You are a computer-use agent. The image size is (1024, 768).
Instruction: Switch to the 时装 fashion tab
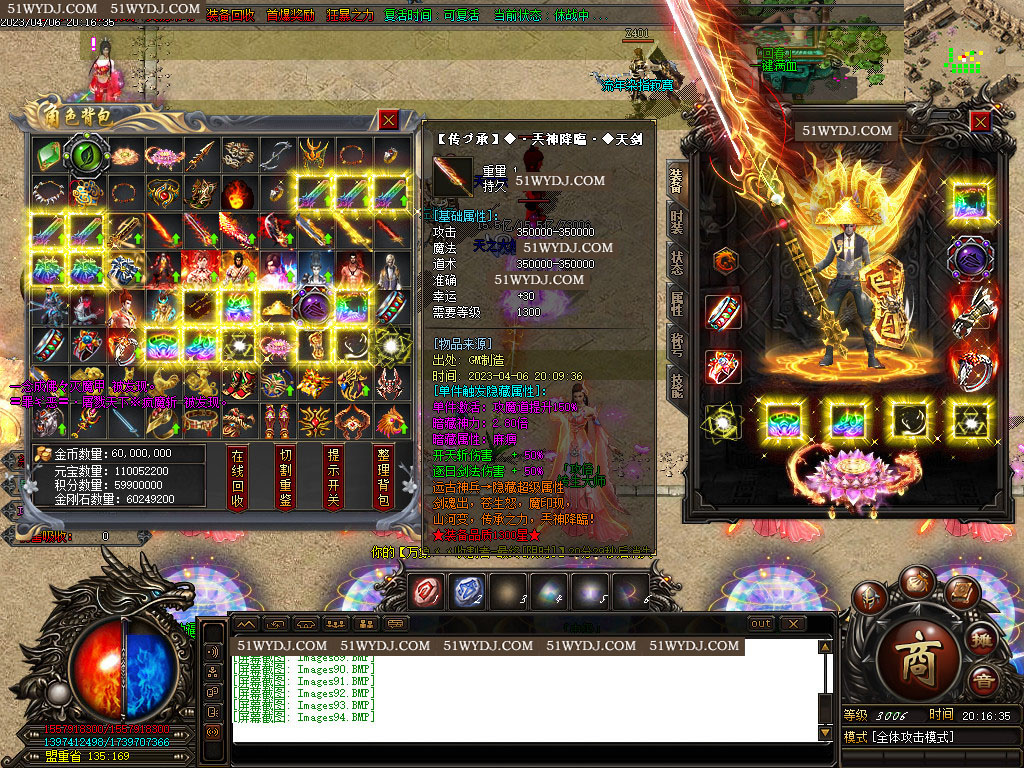click(677, 222)
